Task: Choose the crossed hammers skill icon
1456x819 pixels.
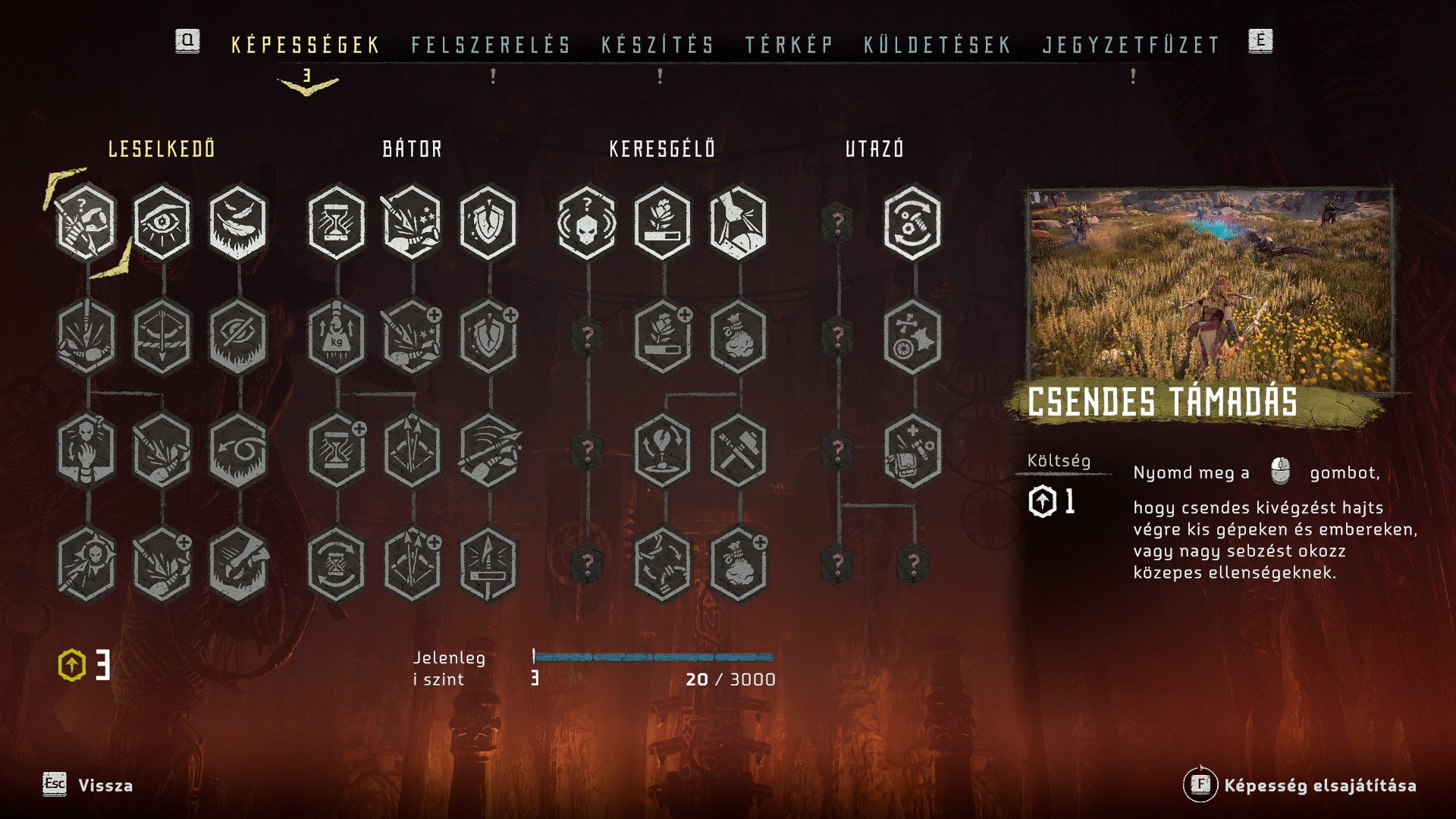Action: click(739, 450)
